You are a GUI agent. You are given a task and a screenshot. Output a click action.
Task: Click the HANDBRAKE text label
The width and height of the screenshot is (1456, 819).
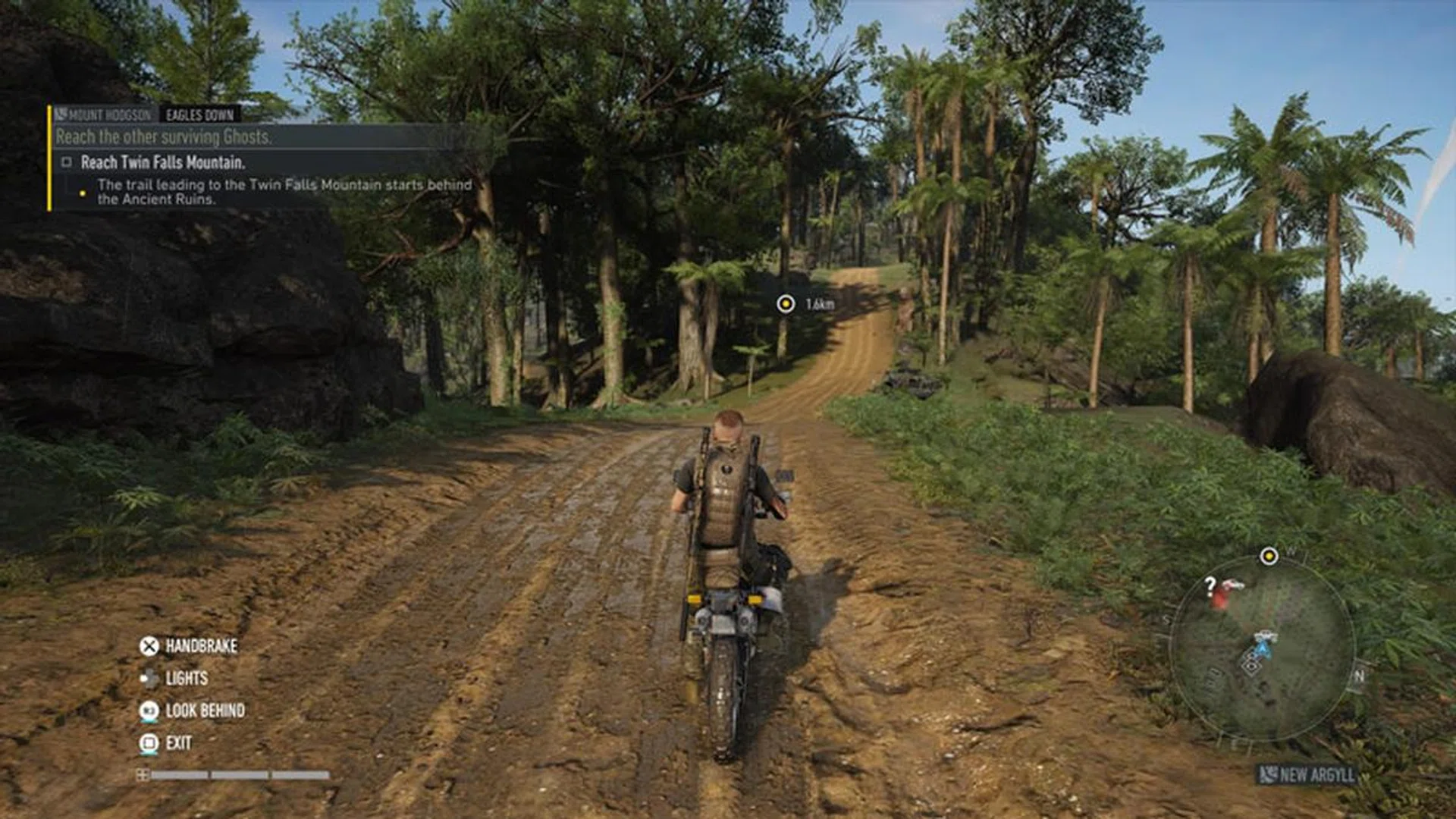coord(202,645)
